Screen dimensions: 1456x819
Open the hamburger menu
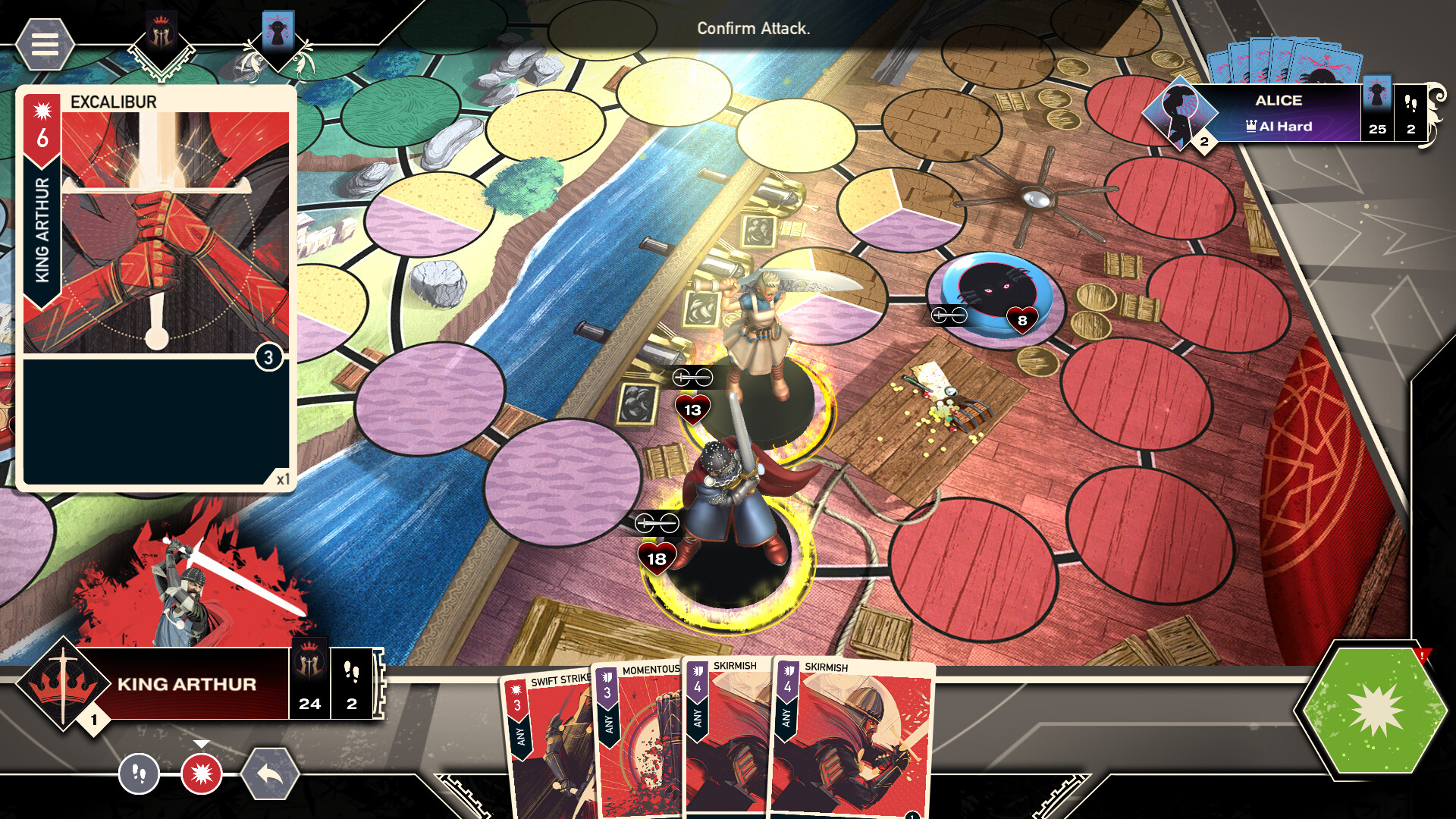point(45,45)
